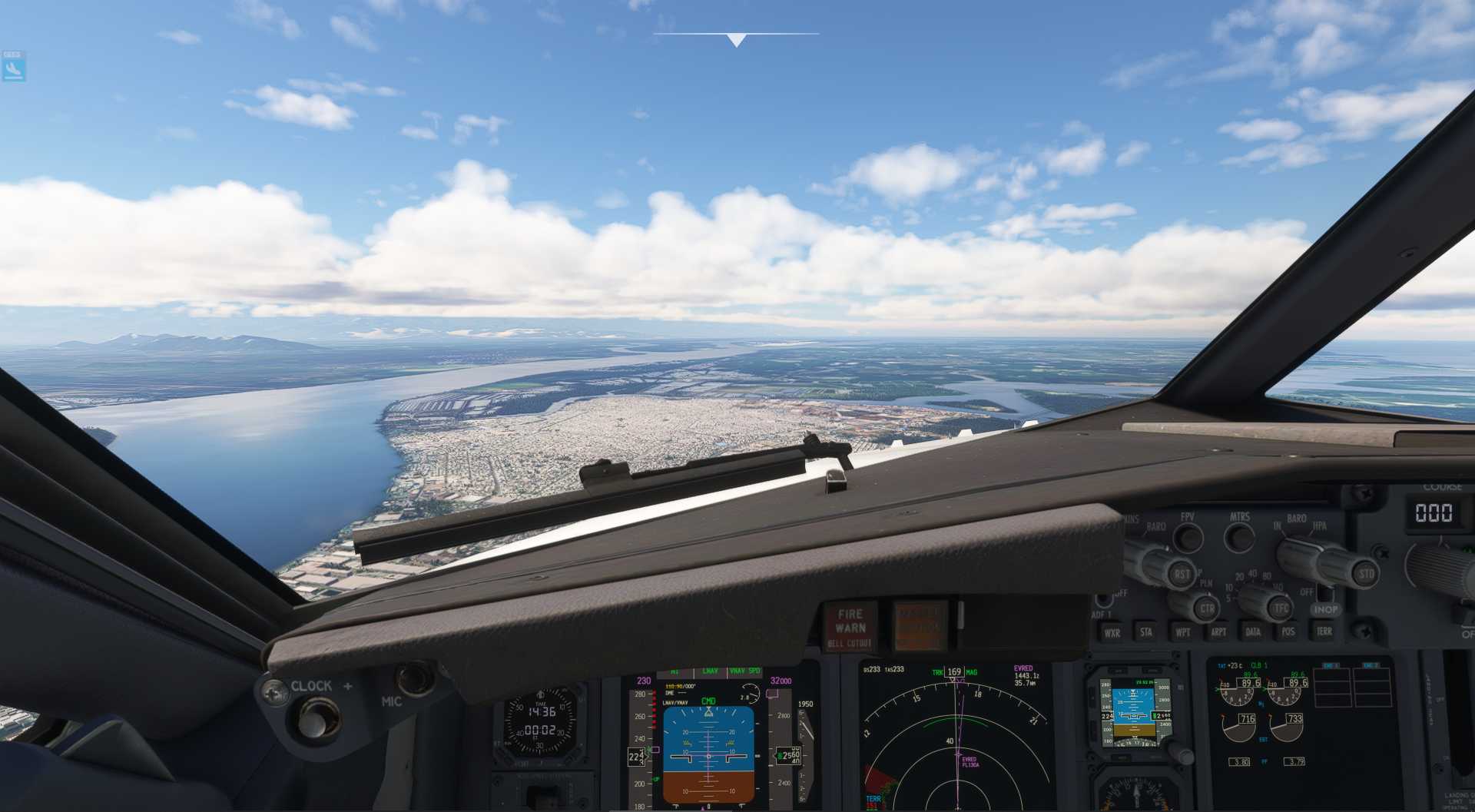Toggle the WXR weather radar button
The width and height of the screenshot is (1475, 812).
pos(1112,633)
